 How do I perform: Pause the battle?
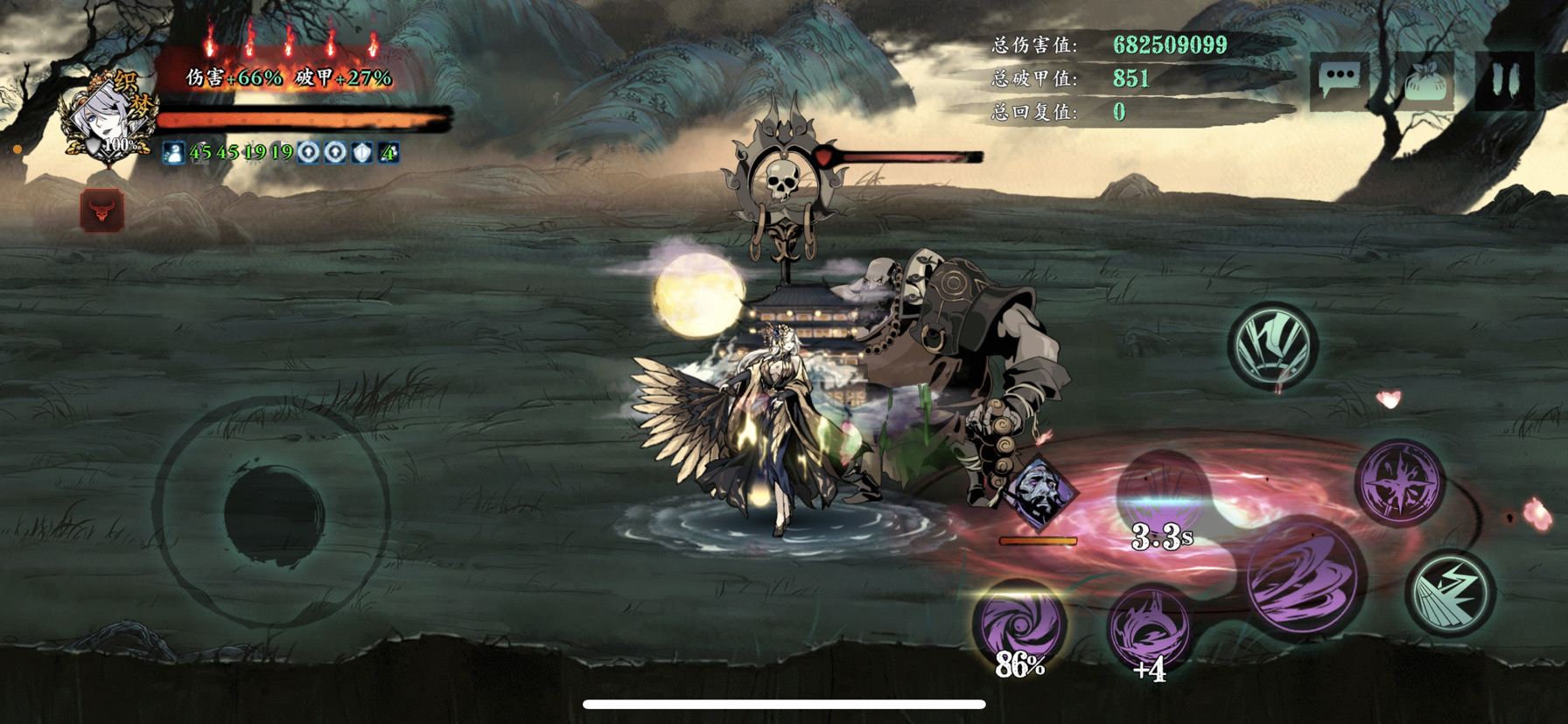click(x=1504, y=80)
